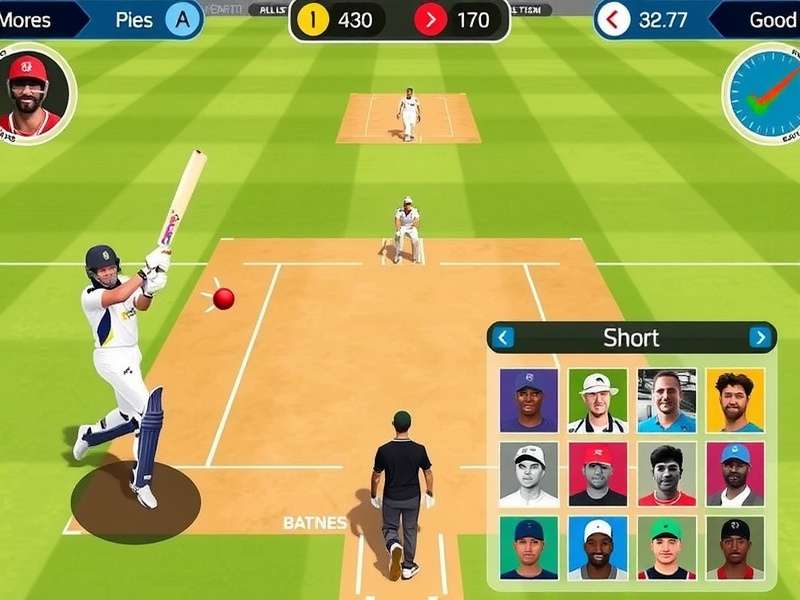Open the Mores menu
800x600 pixels.
pos(27,19)
